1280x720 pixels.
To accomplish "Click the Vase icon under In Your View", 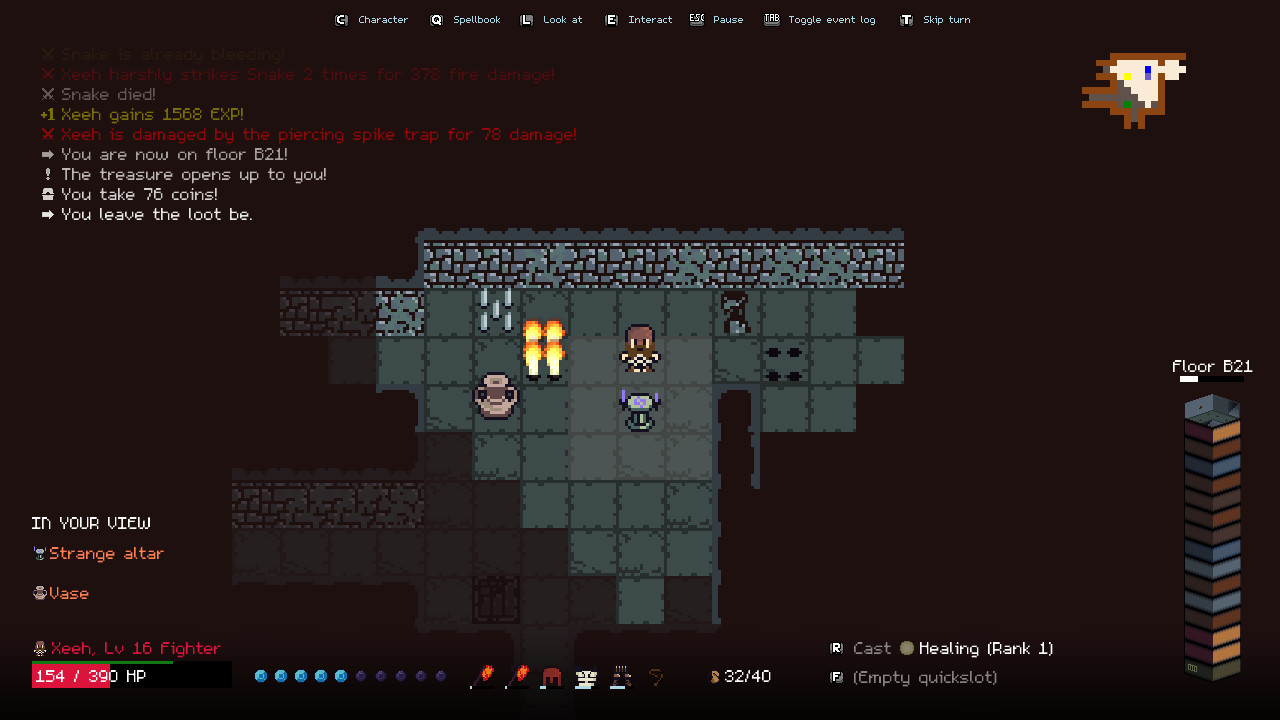I will 38,593.
